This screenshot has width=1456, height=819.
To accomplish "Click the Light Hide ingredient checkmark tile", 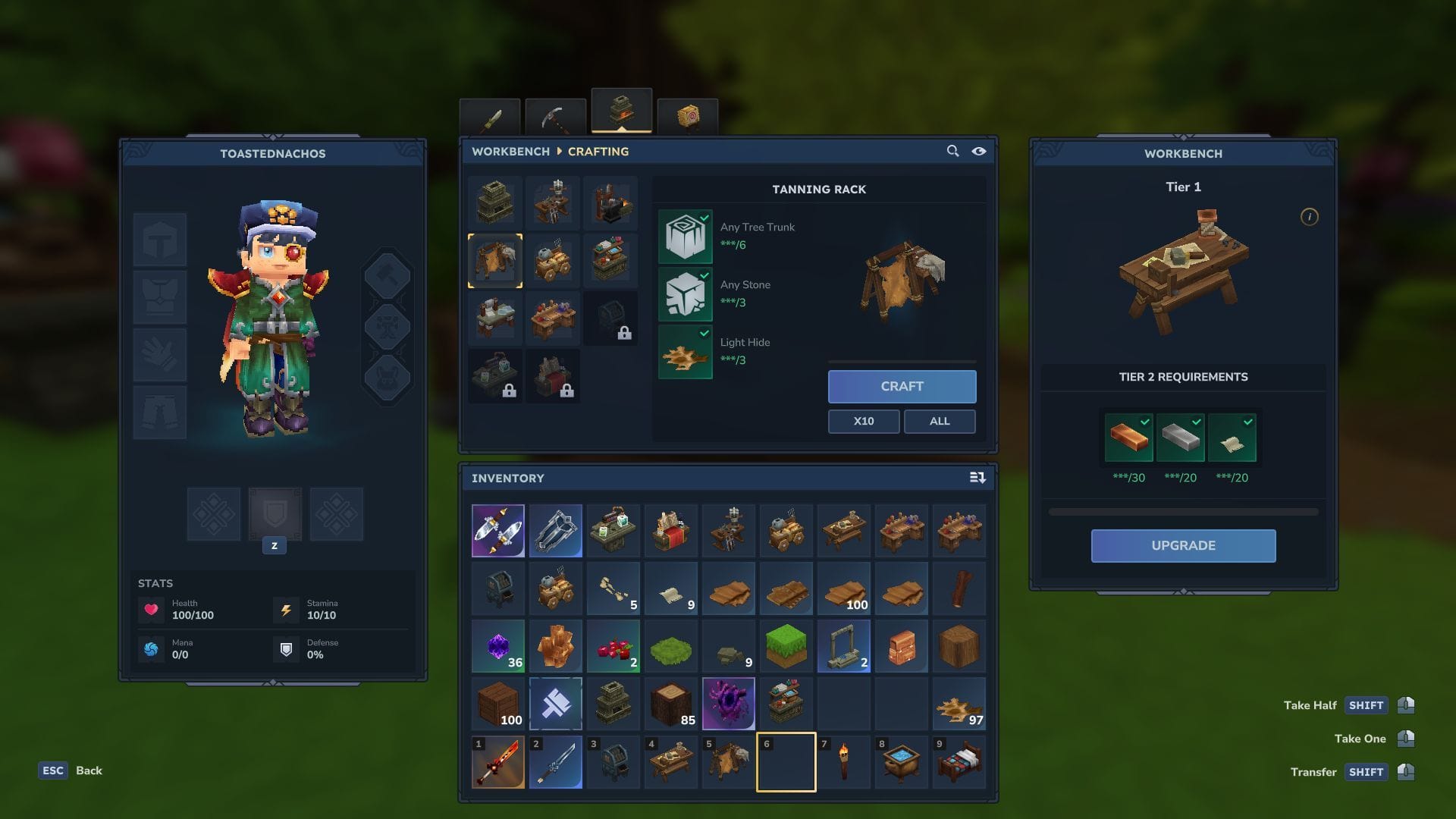I will [x=685, y=351].
